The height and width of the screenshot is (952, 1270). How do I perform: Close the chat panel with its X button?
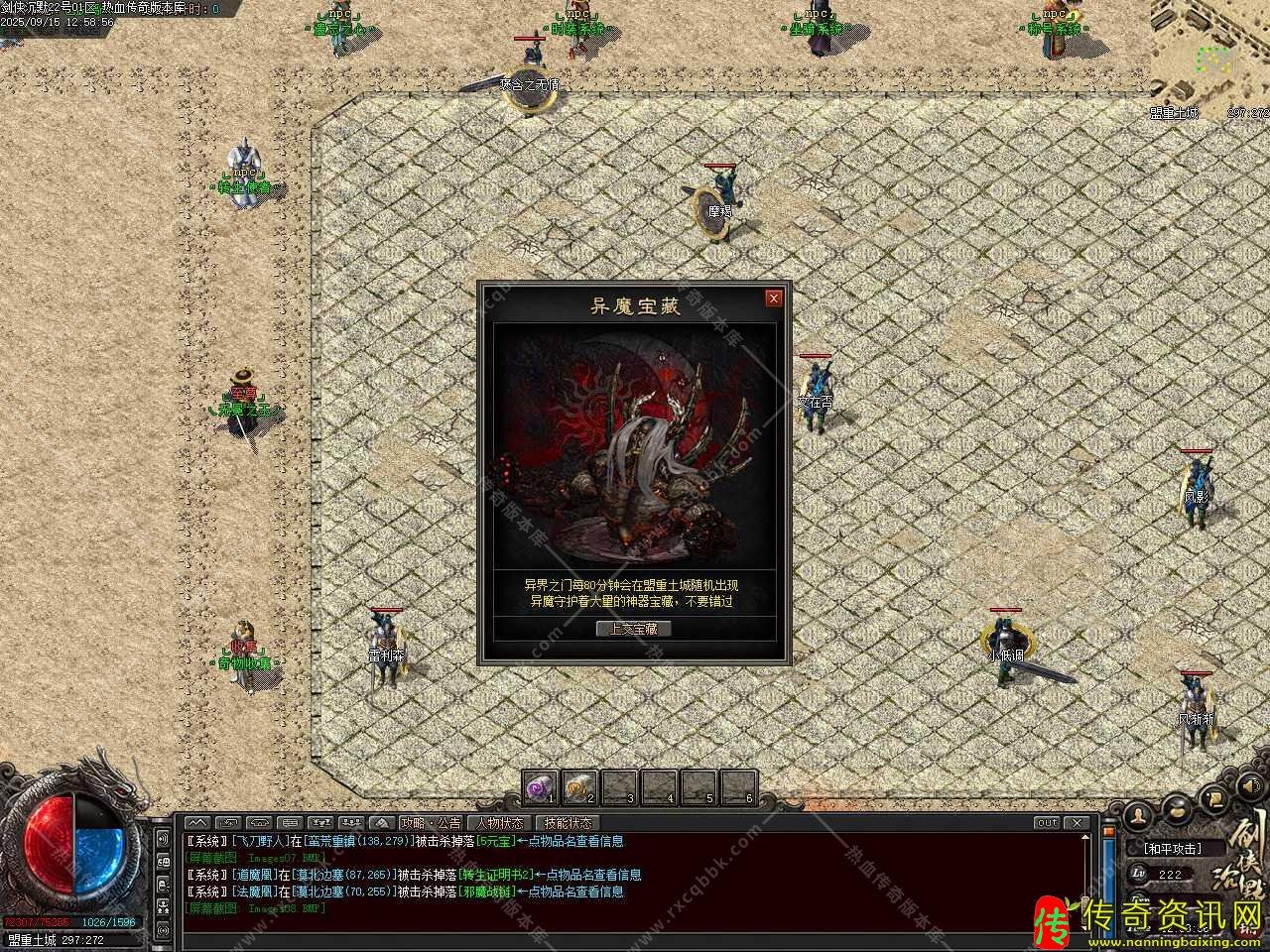coord(1077,823)
